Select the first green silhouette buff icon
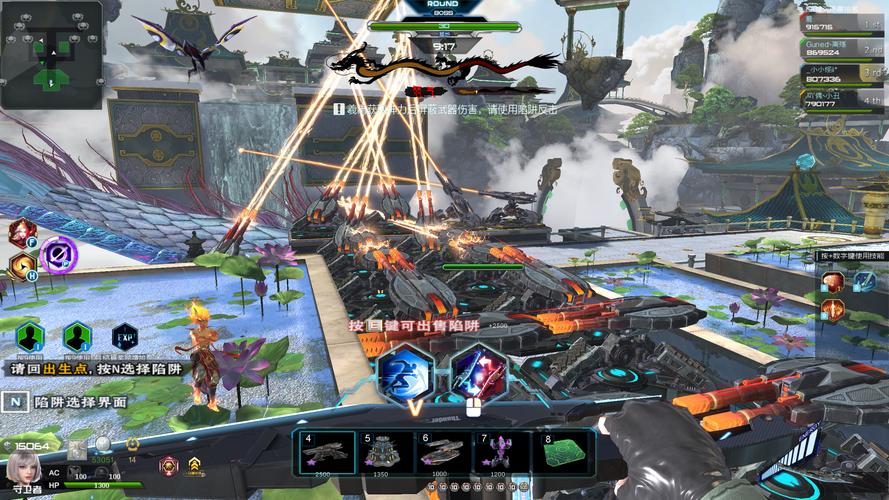 tap(30, 337)
